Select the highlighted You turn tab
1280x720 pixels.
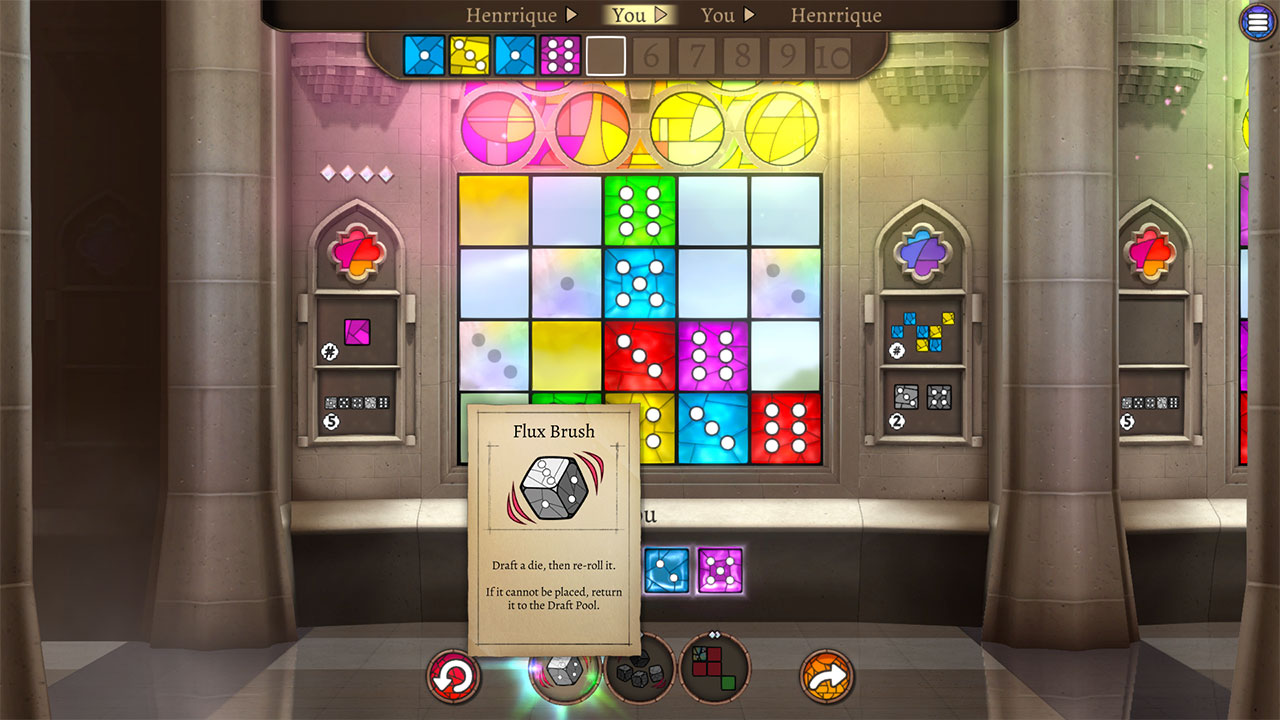pos(628,14)
